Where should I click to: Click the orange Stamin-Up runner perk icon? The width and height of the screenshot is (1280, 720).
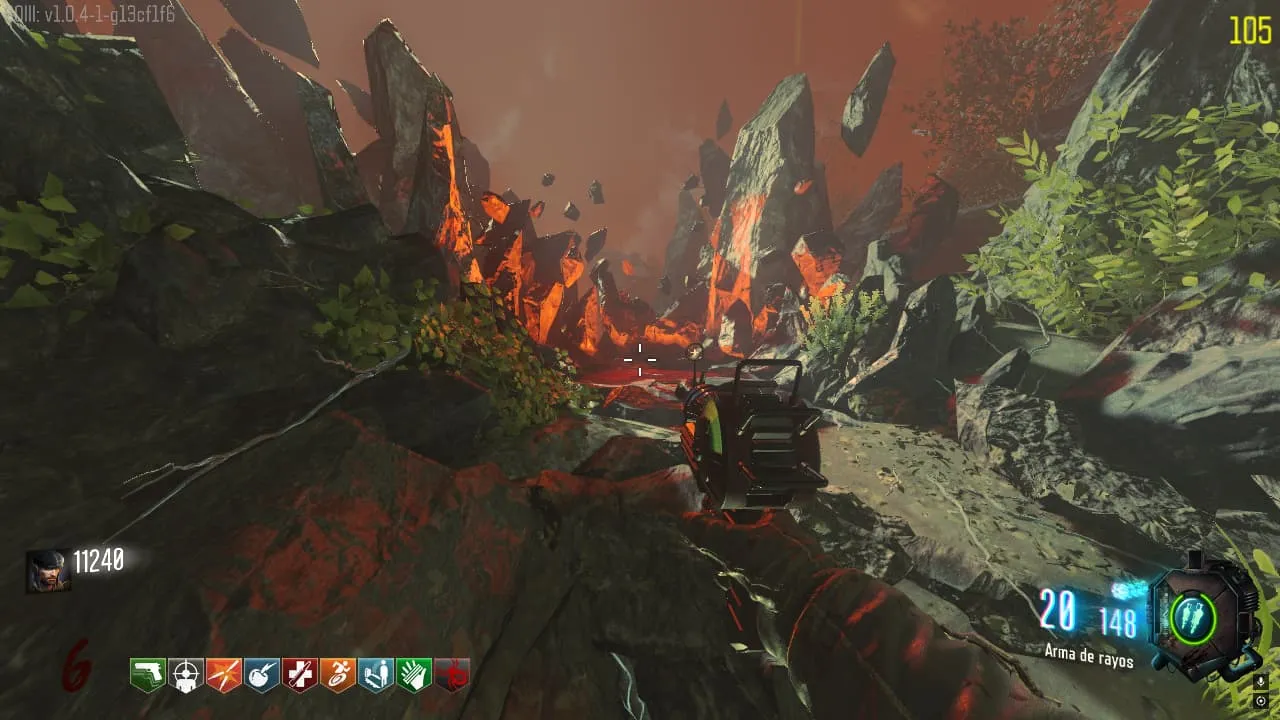[338, 675]
